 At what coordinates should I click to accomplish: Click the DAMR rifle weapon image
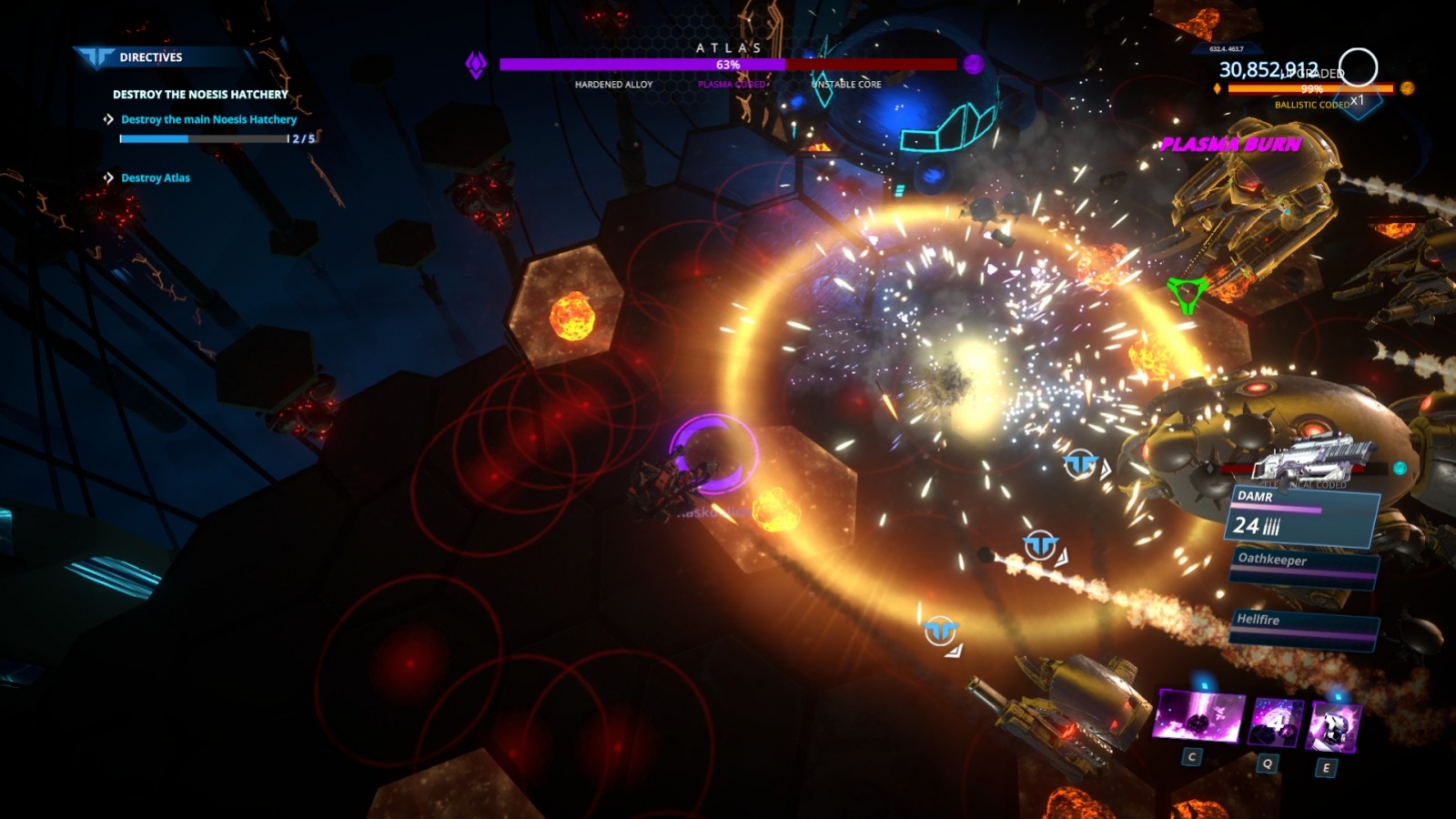(1315, 458)
